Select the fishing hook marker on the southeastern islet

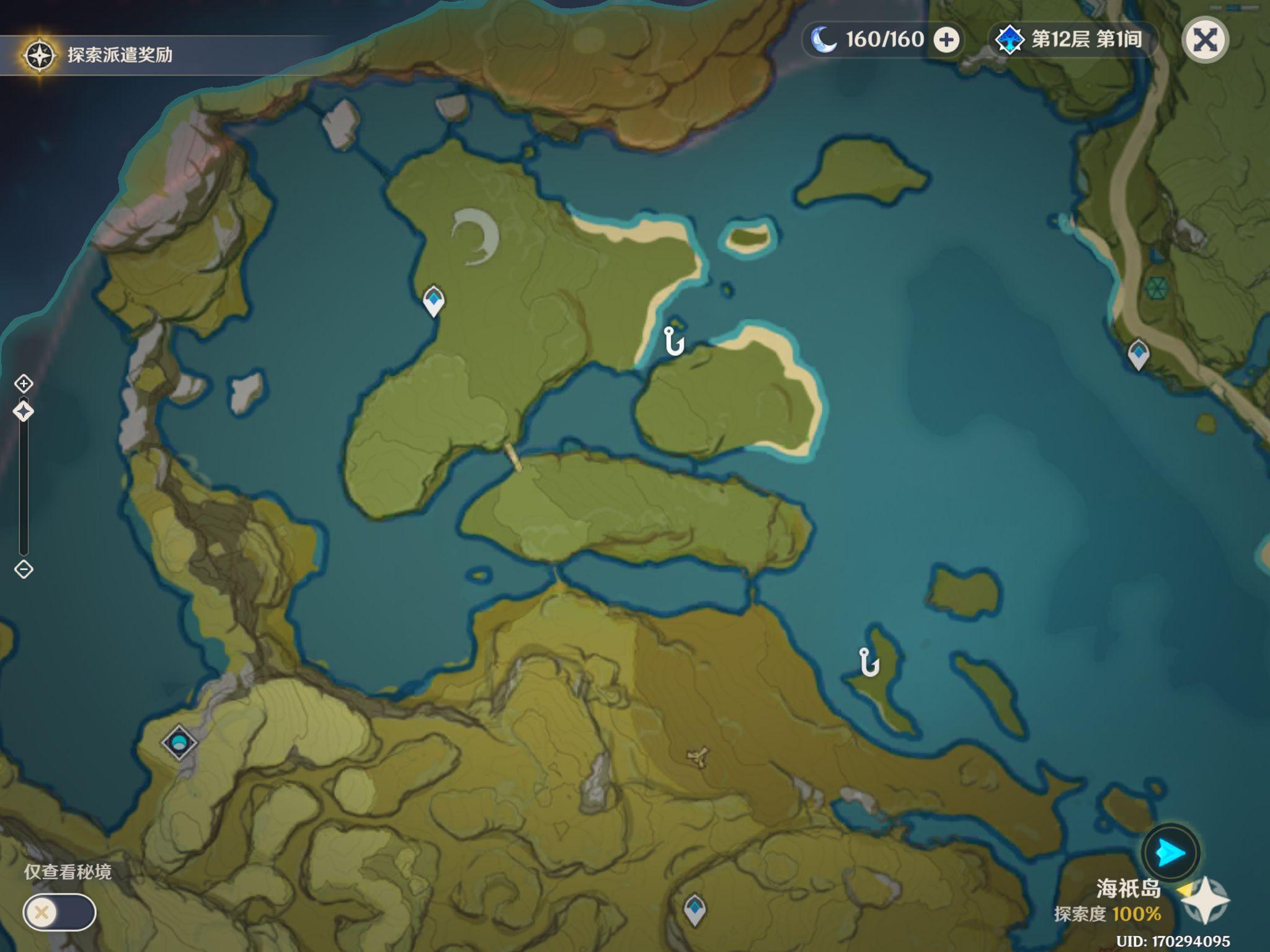point(869,662)
